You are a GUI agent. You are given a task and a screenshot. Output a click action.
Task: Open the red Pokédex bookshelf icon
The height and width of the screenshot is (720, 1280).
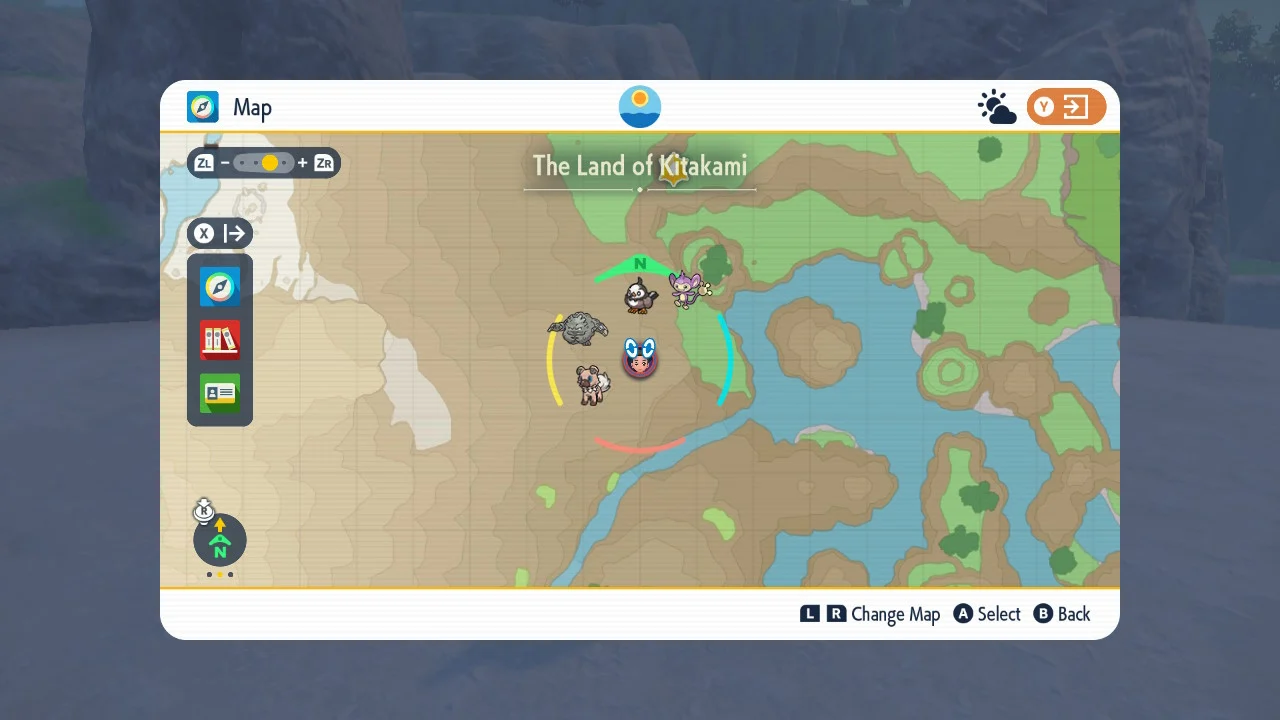click(219, 340)
